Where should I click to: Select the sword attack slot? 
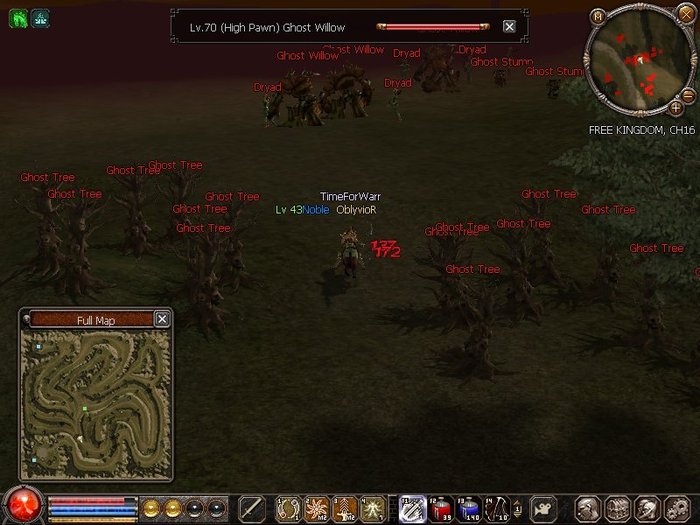(254, 508)
